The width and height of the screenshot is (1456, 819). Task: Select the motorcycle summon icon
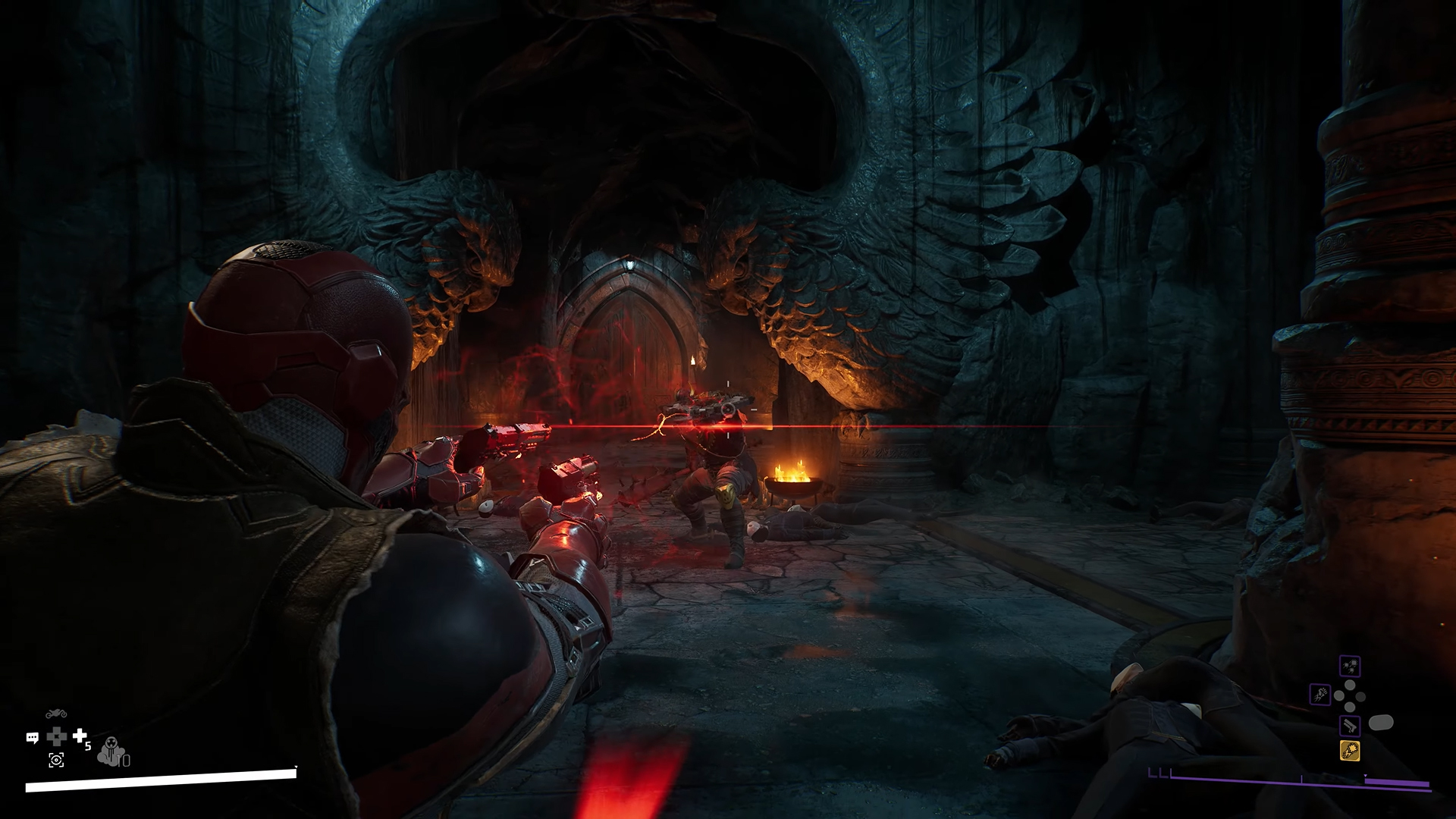56,714
